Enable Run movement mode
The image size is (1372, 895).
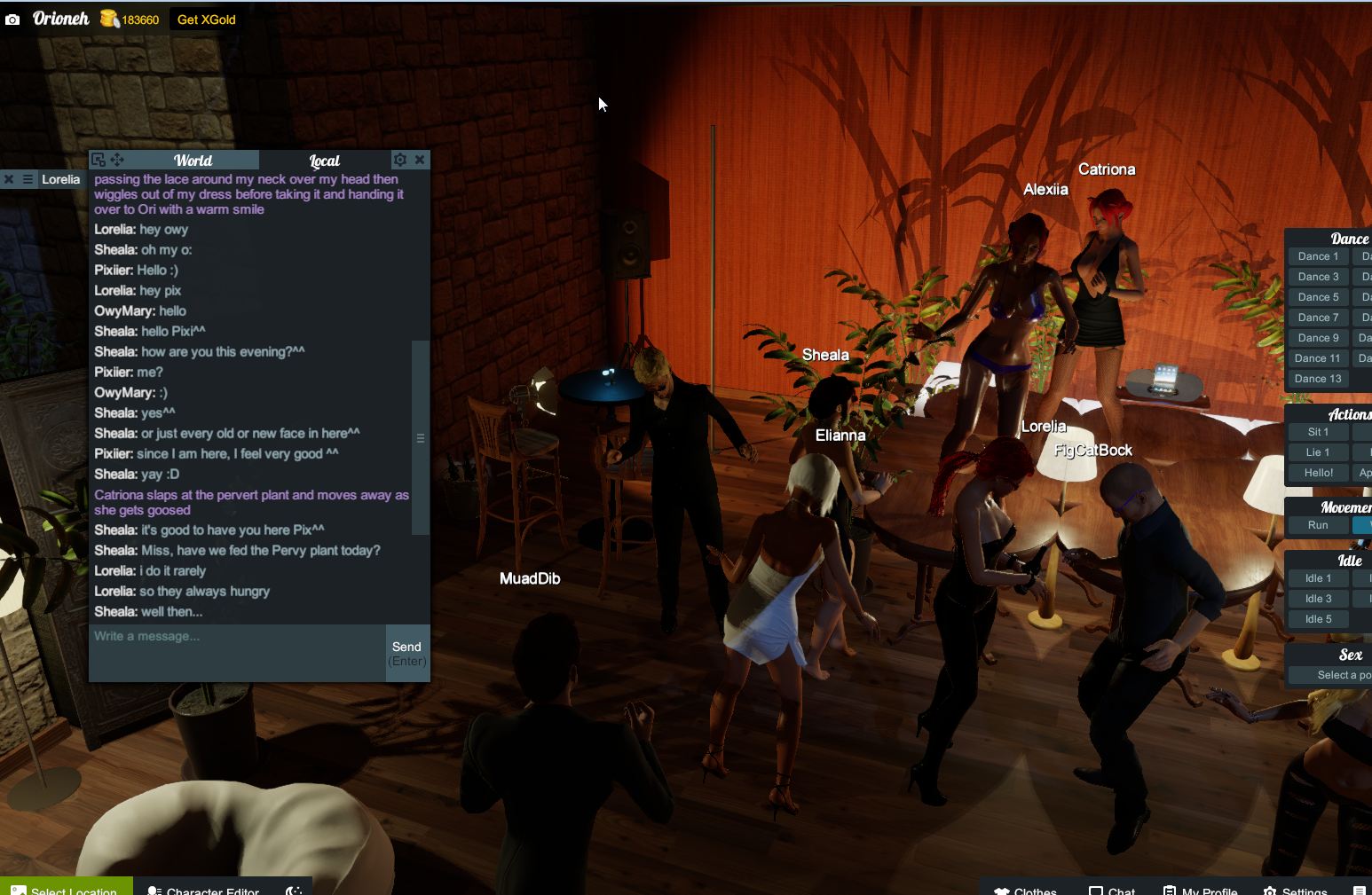(x=1317, y=525)
